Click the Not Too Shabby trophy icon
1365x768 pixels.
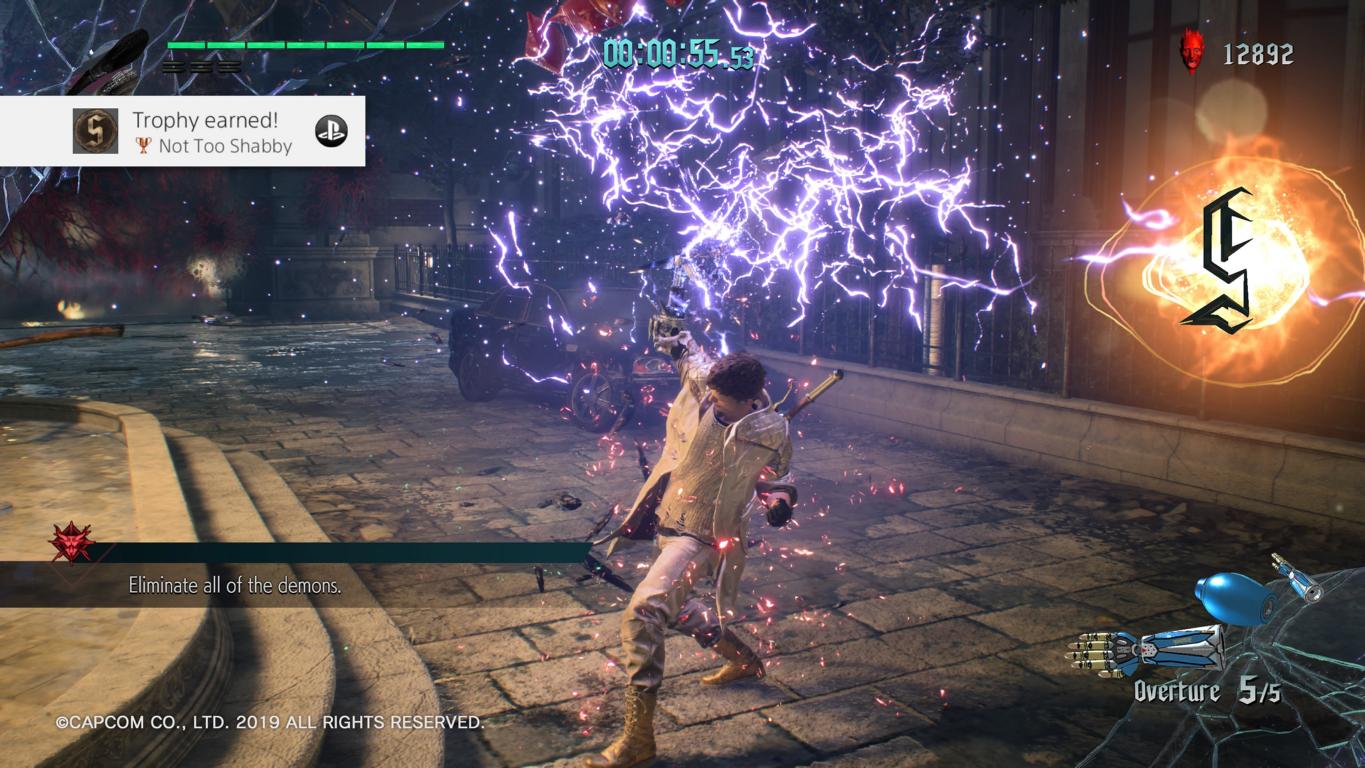click(x=96, y=131)
